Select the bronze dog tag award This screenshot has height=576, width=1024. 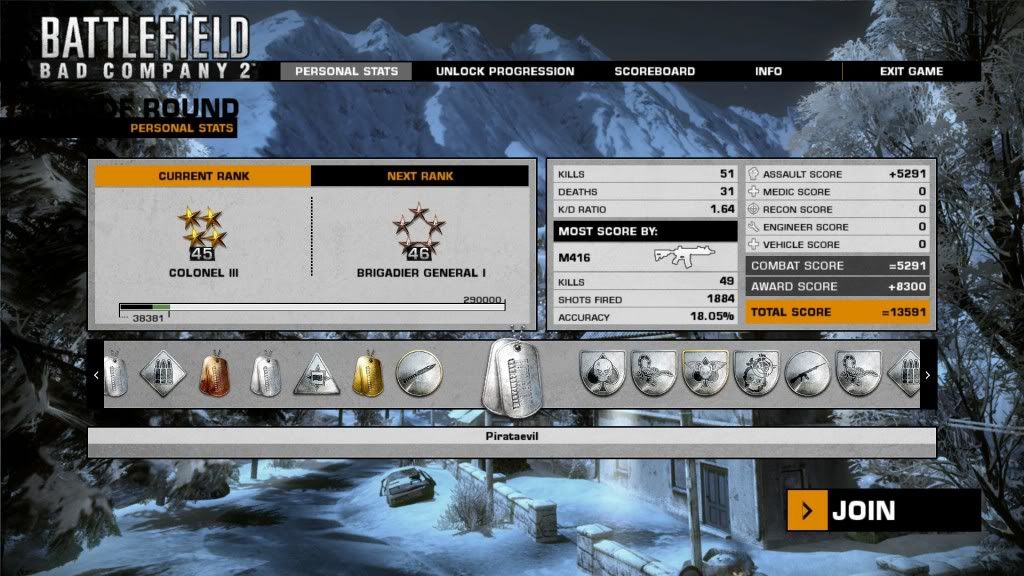214,374
